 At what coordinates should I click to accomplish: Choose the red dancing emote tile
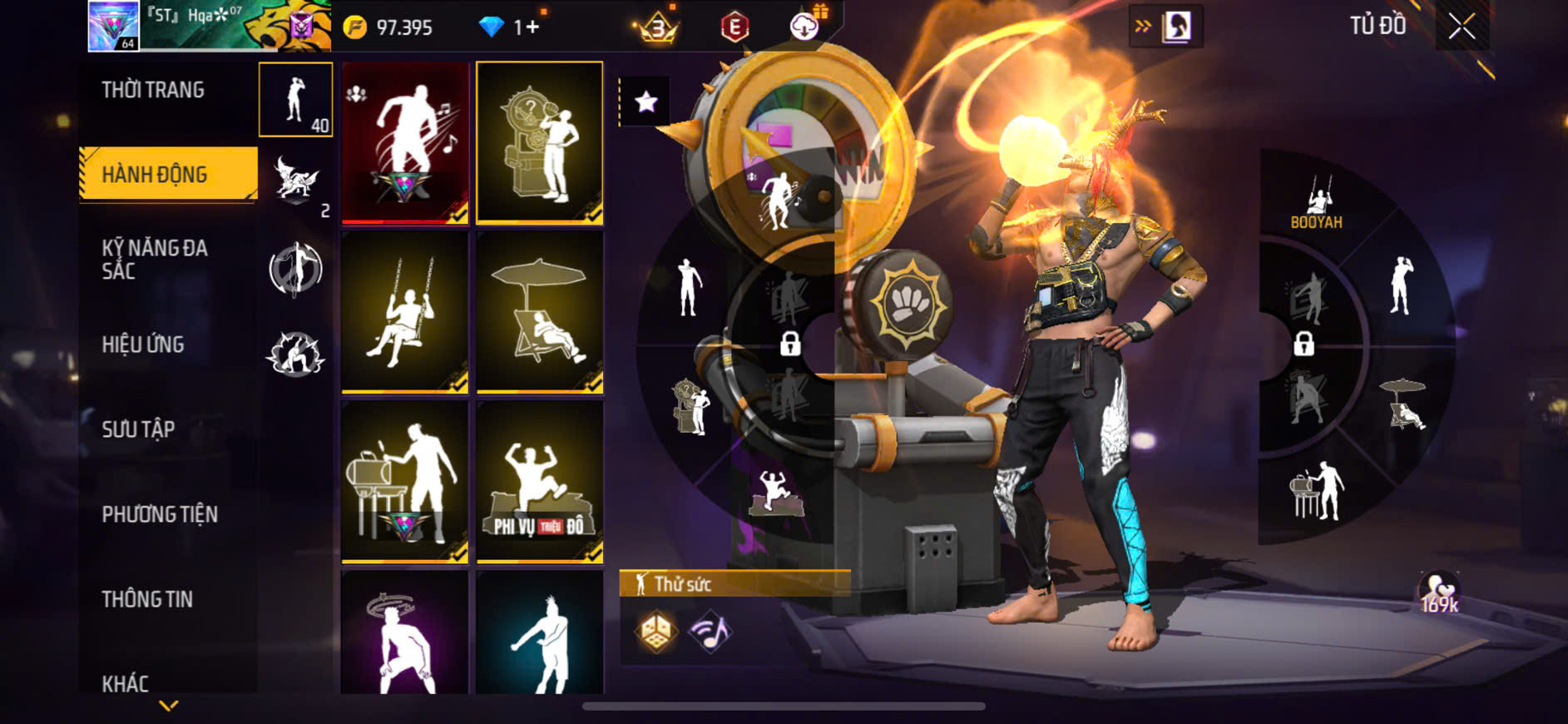click(405, 142)
